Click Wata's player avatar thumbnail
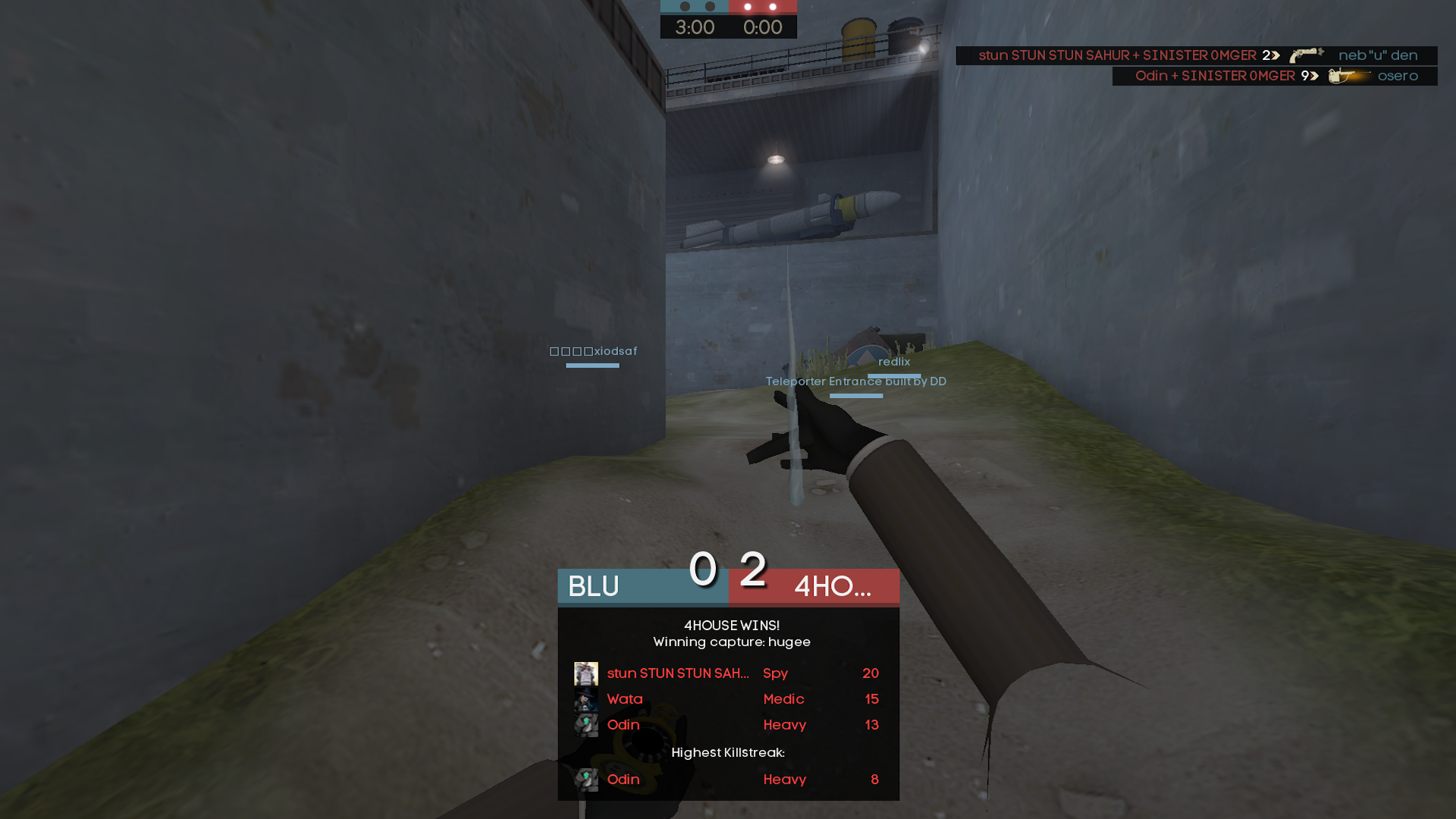1456x819 pixels. [x=585, y=699]
